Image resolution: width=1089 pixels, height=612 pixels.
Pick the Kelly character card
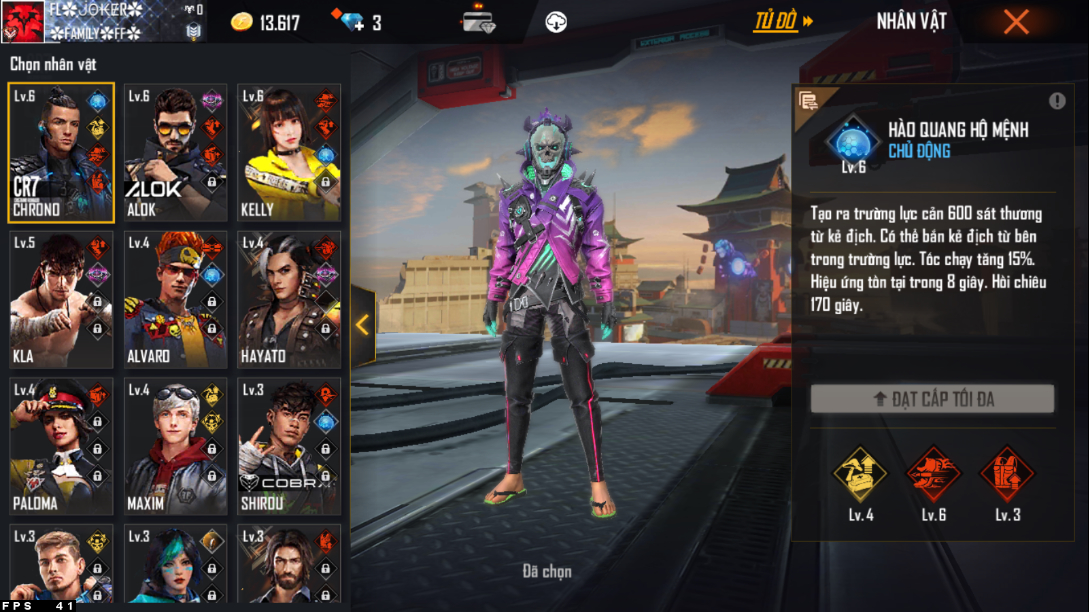pyautogui.click(x=289, y=152)
